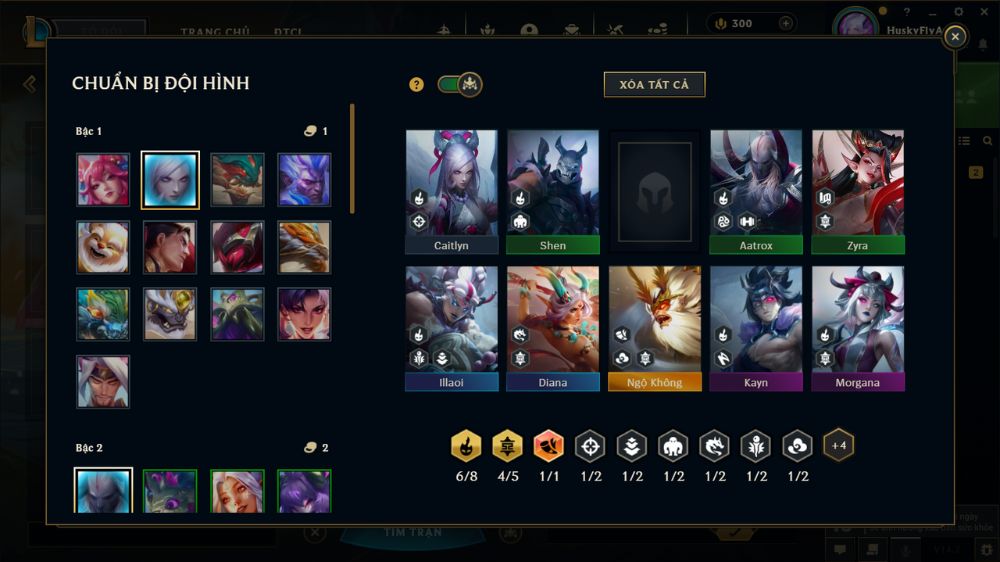Click the empty helmet champion slot

tap(655, 191)
